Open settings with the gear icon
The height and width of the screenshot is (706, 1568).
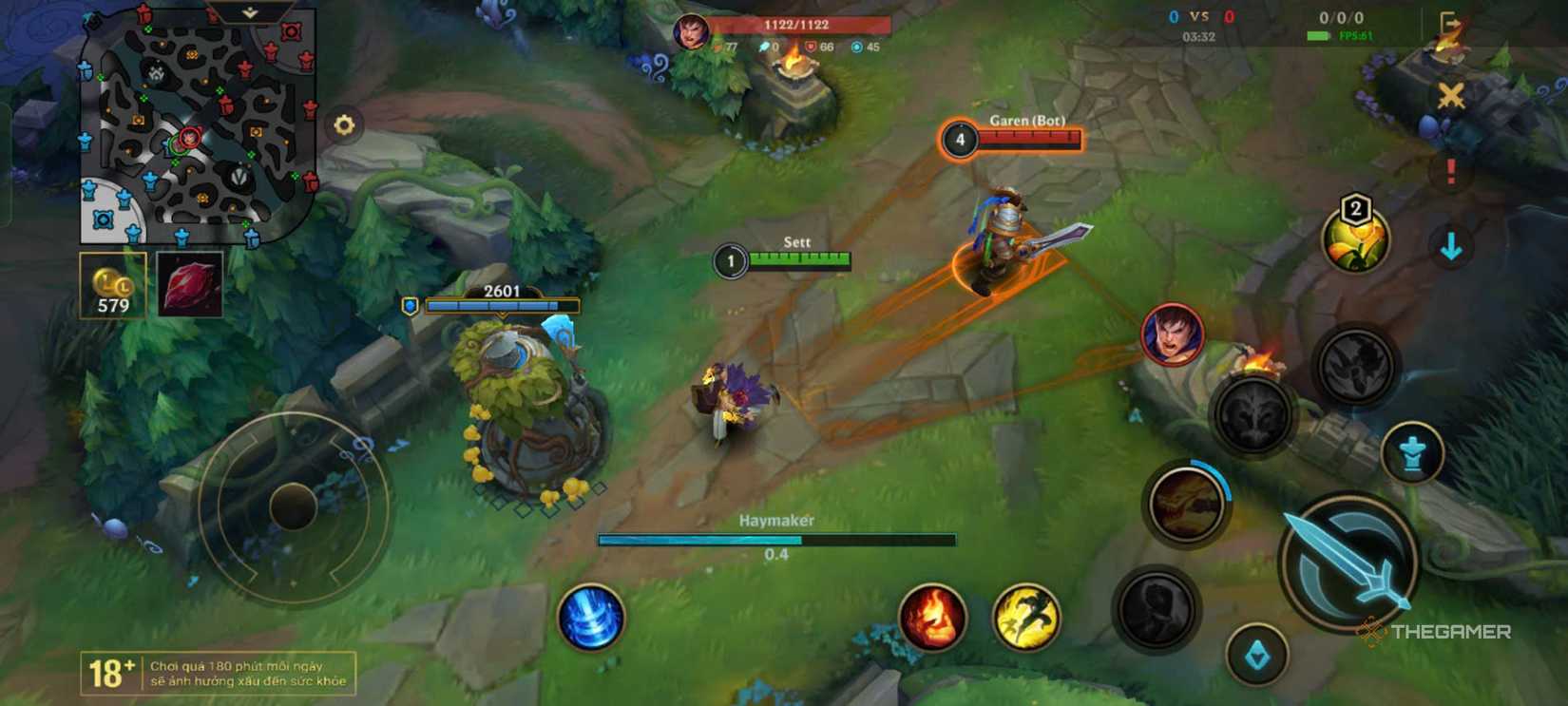pos(344,124)
